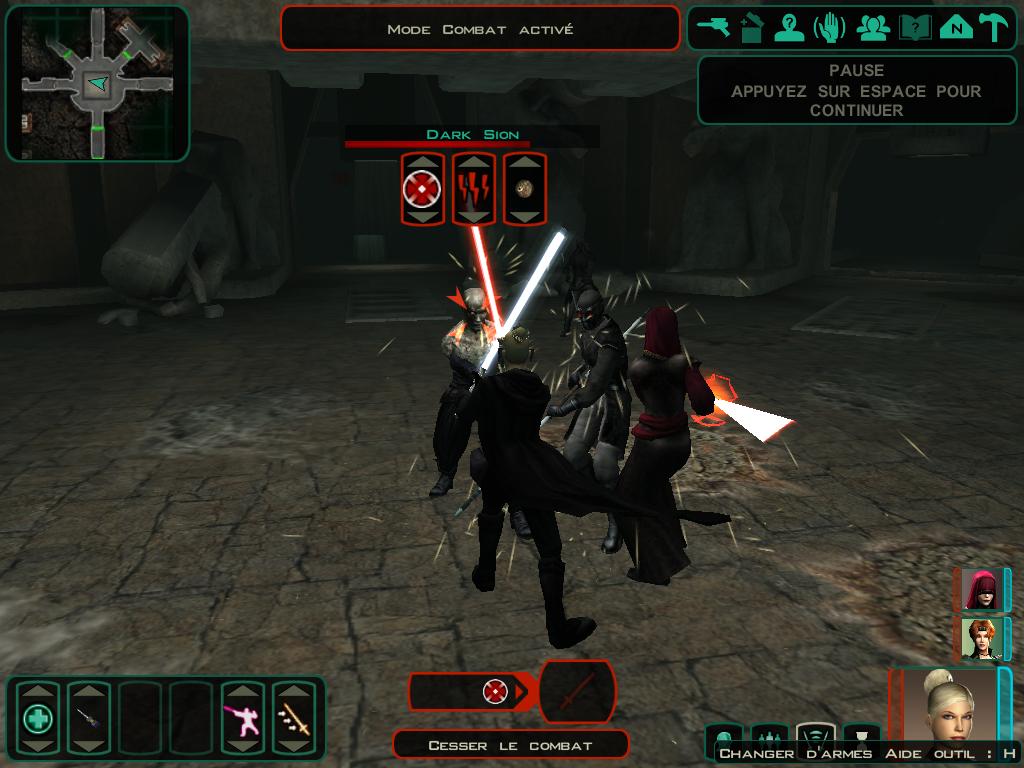Choose the grenade item action on Dark Sion
This screenshot has height=768, width=1024.
[x=524, y=189]
